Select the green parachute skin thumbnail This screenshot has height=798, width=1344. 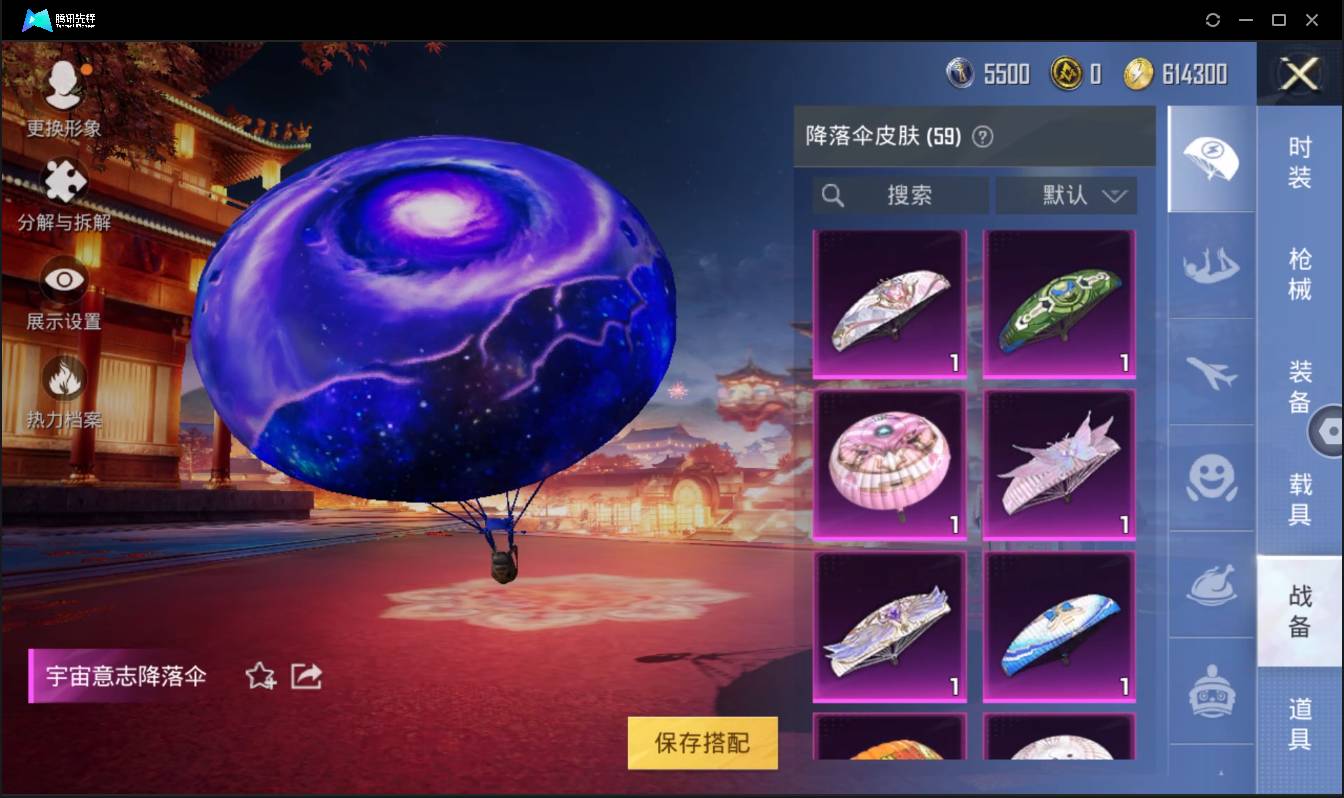(1058, 302)
